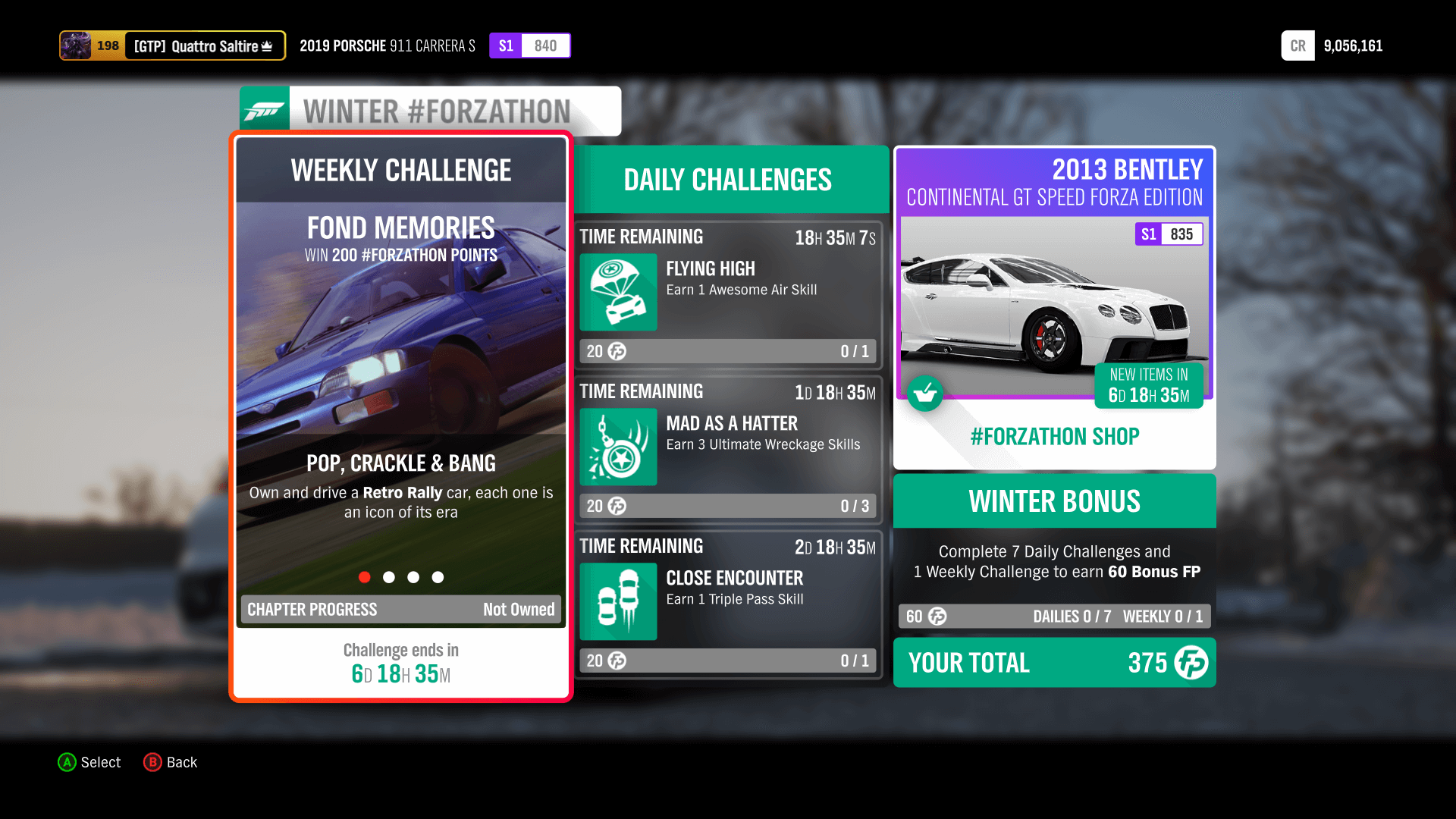The width and height of the screenshot is (1456, 819).
Task: Open the Daily Challenges panel header
Action: 727,180
